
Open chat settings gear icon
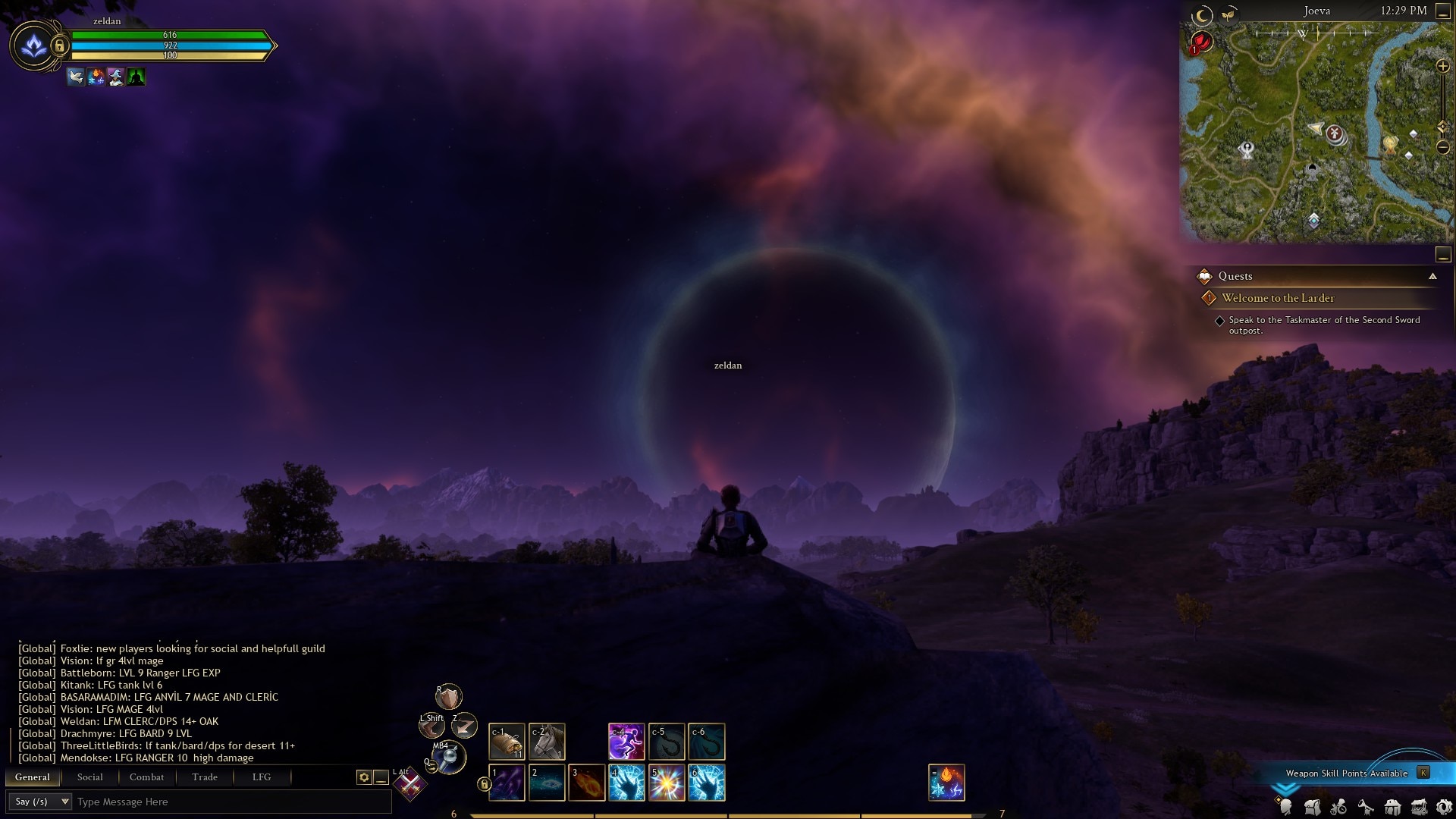(364, 777)
